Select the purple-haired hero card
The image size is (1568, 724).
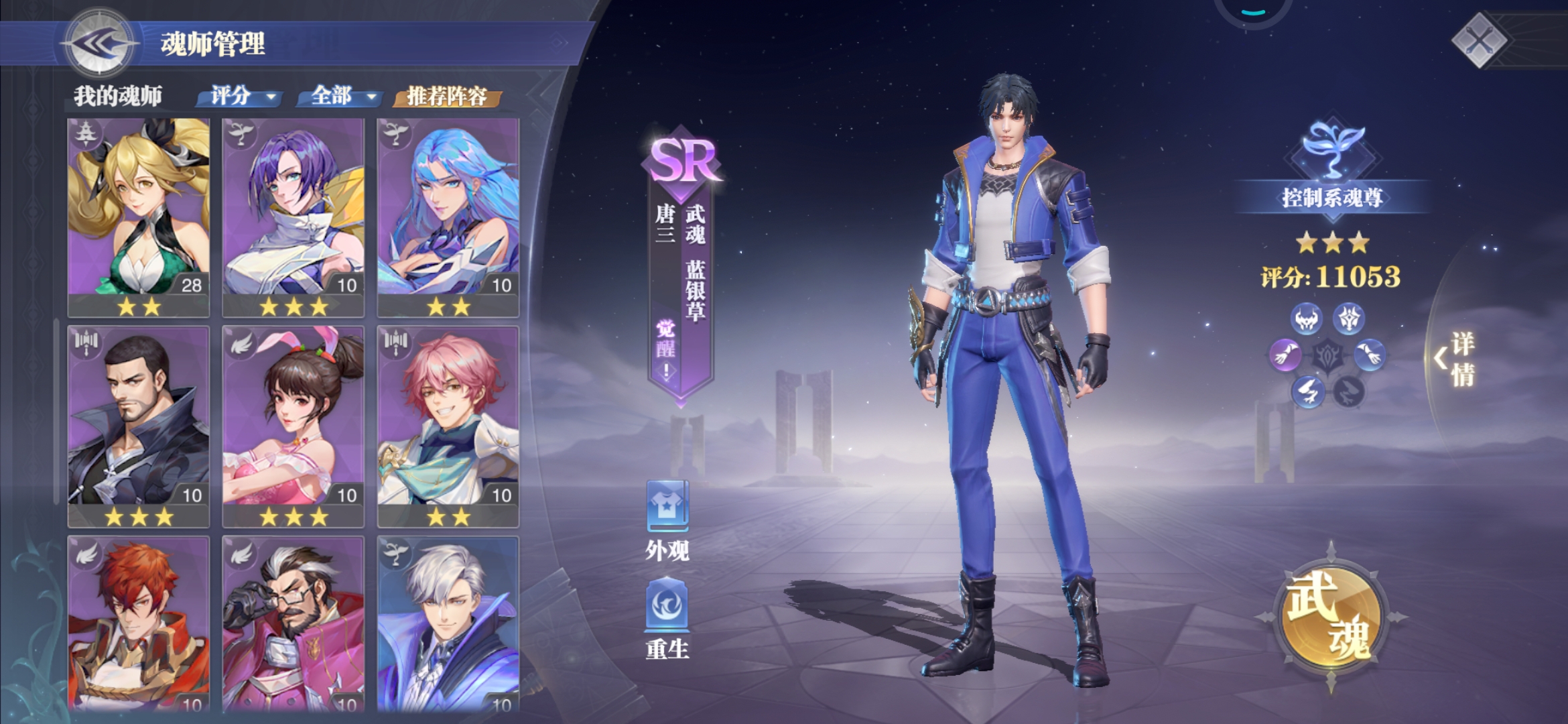point(293,215)
